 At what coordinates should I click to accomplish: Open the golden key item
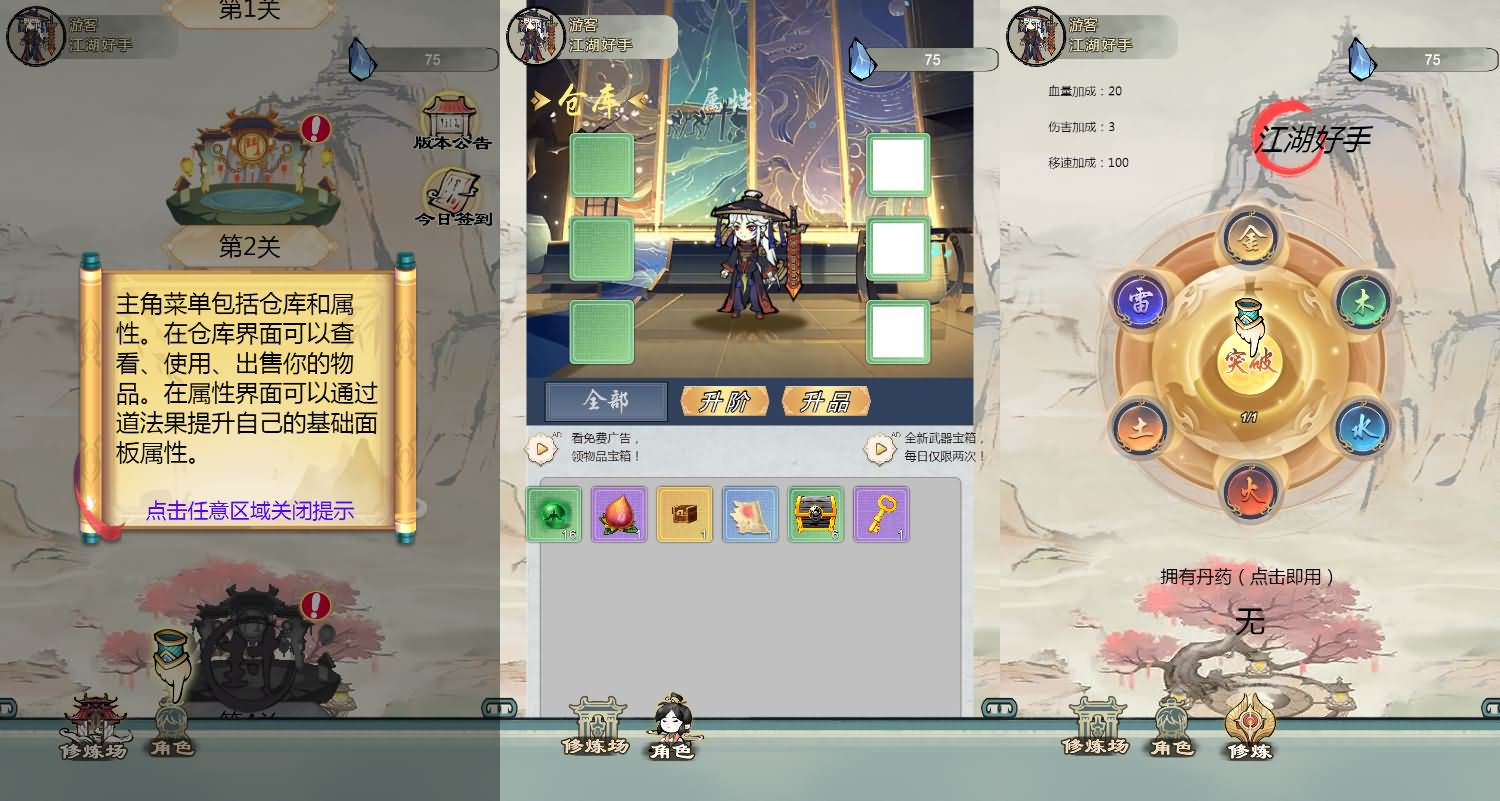[882, 515]
